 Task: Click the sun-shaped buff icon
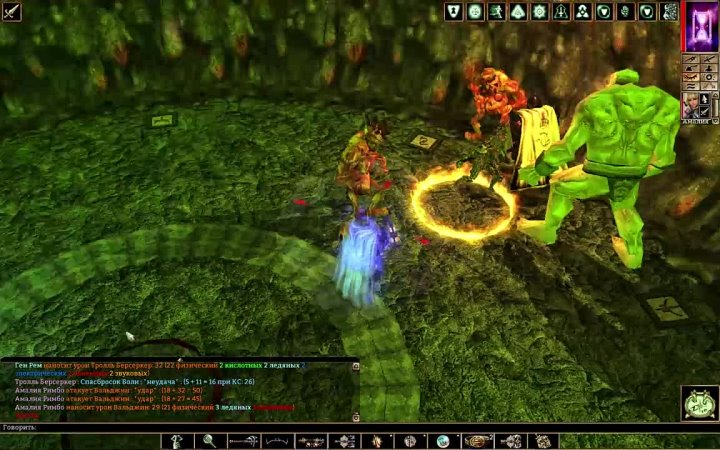point(540,12)
